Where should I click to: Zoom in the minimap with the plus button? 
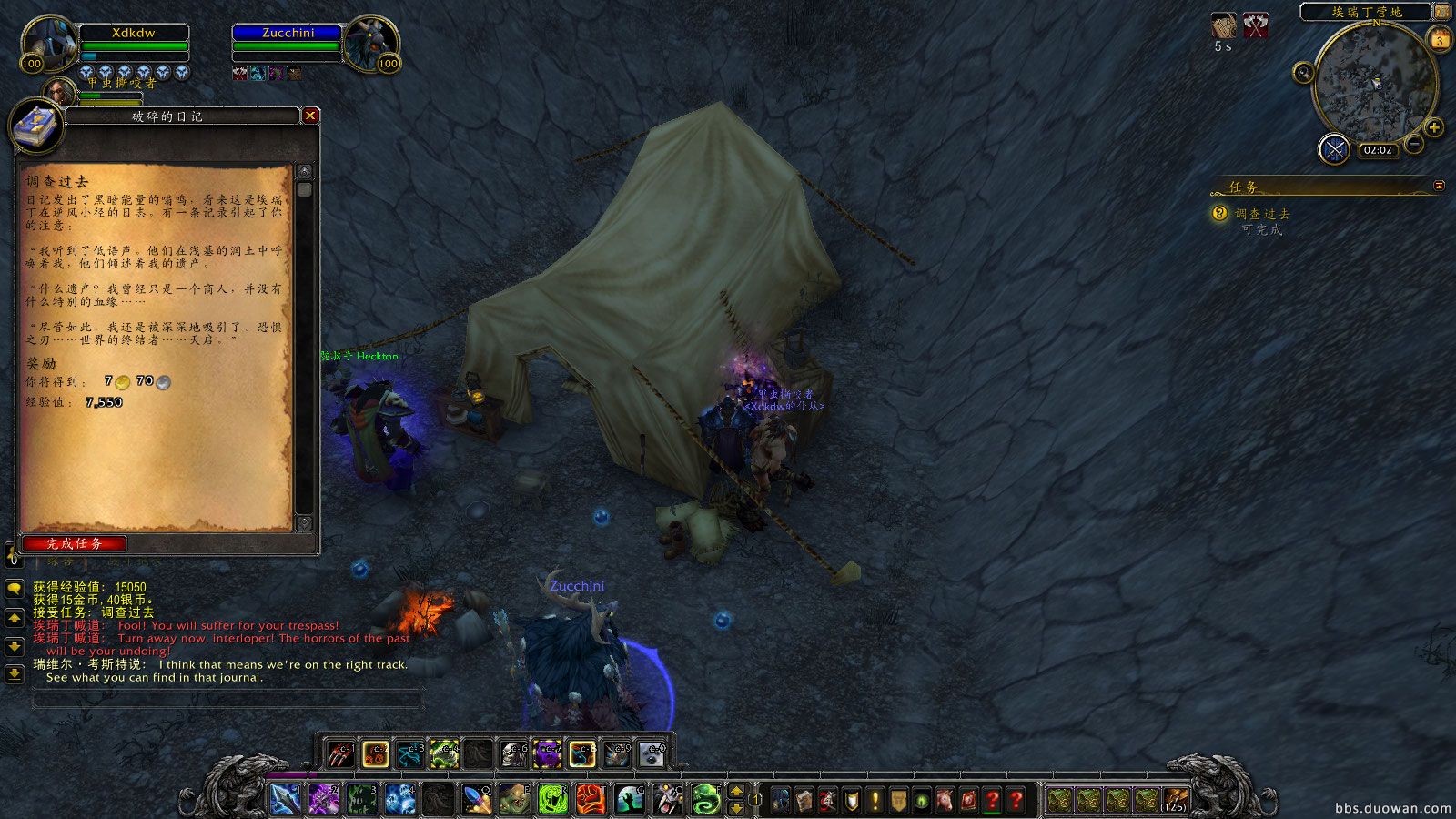click(1432, 127)
